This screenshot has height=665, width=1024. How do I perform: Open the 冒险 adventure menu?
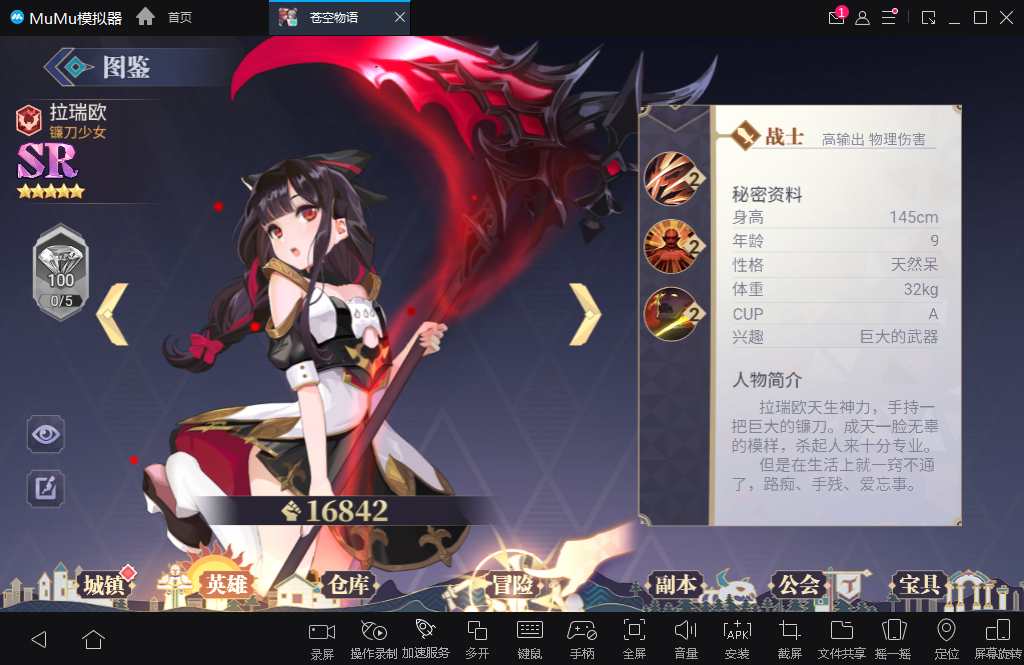(x=513, y=585)
